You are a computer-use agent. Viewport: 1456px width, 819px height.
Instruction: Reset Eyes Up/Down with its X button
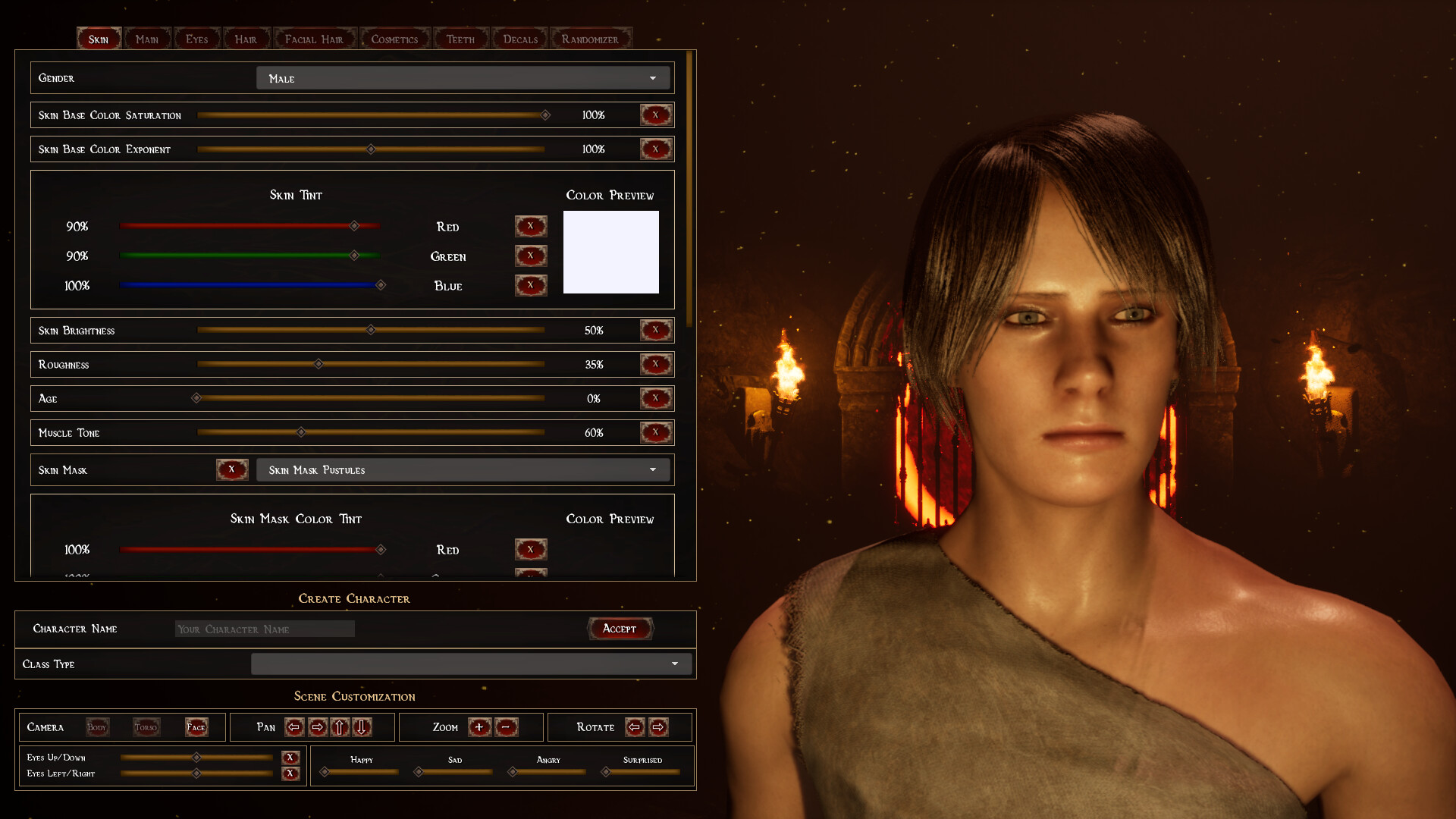coord(290,757)
